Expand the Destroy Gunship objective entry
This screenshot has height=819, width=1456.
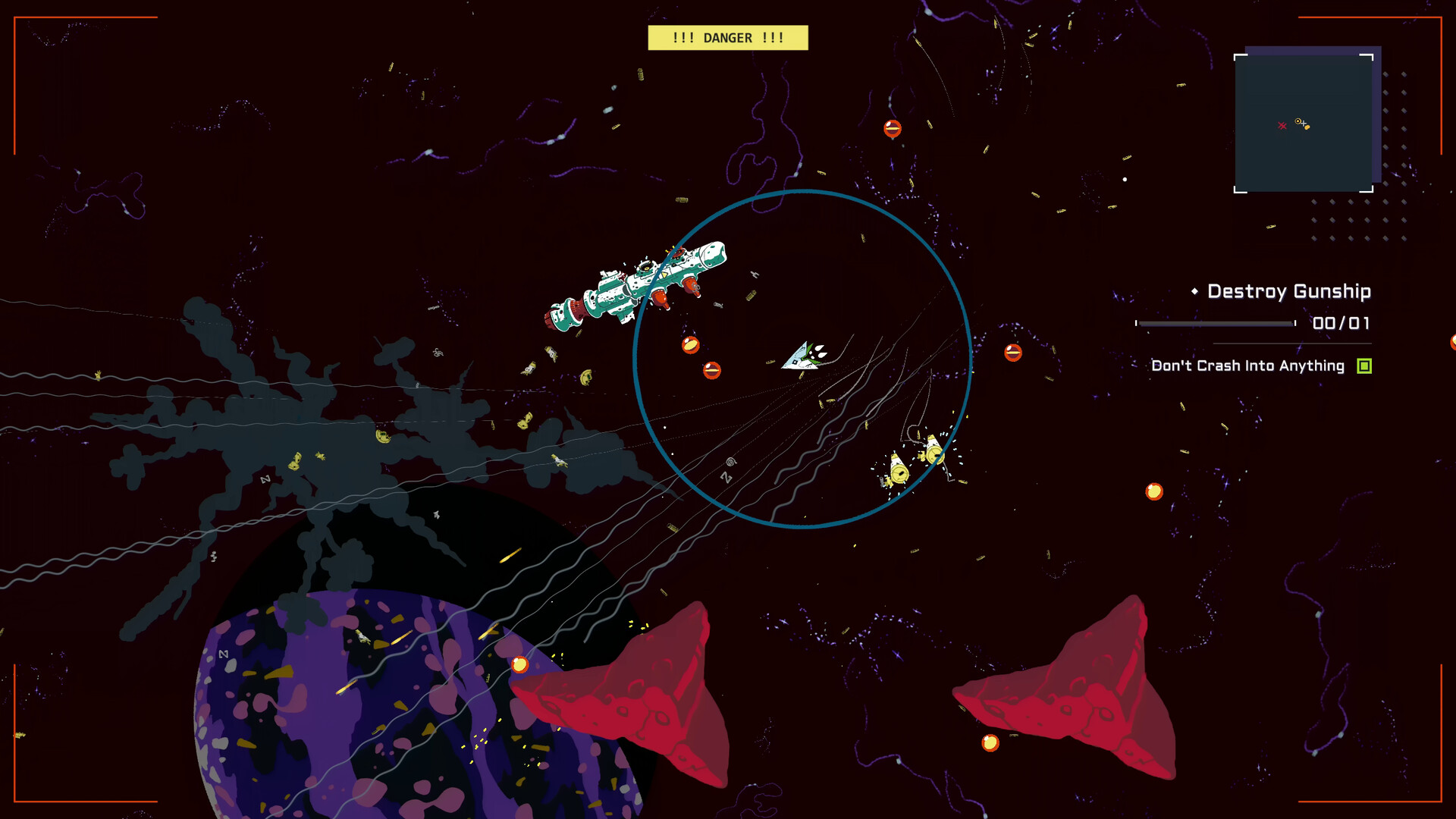[1289, 291]
